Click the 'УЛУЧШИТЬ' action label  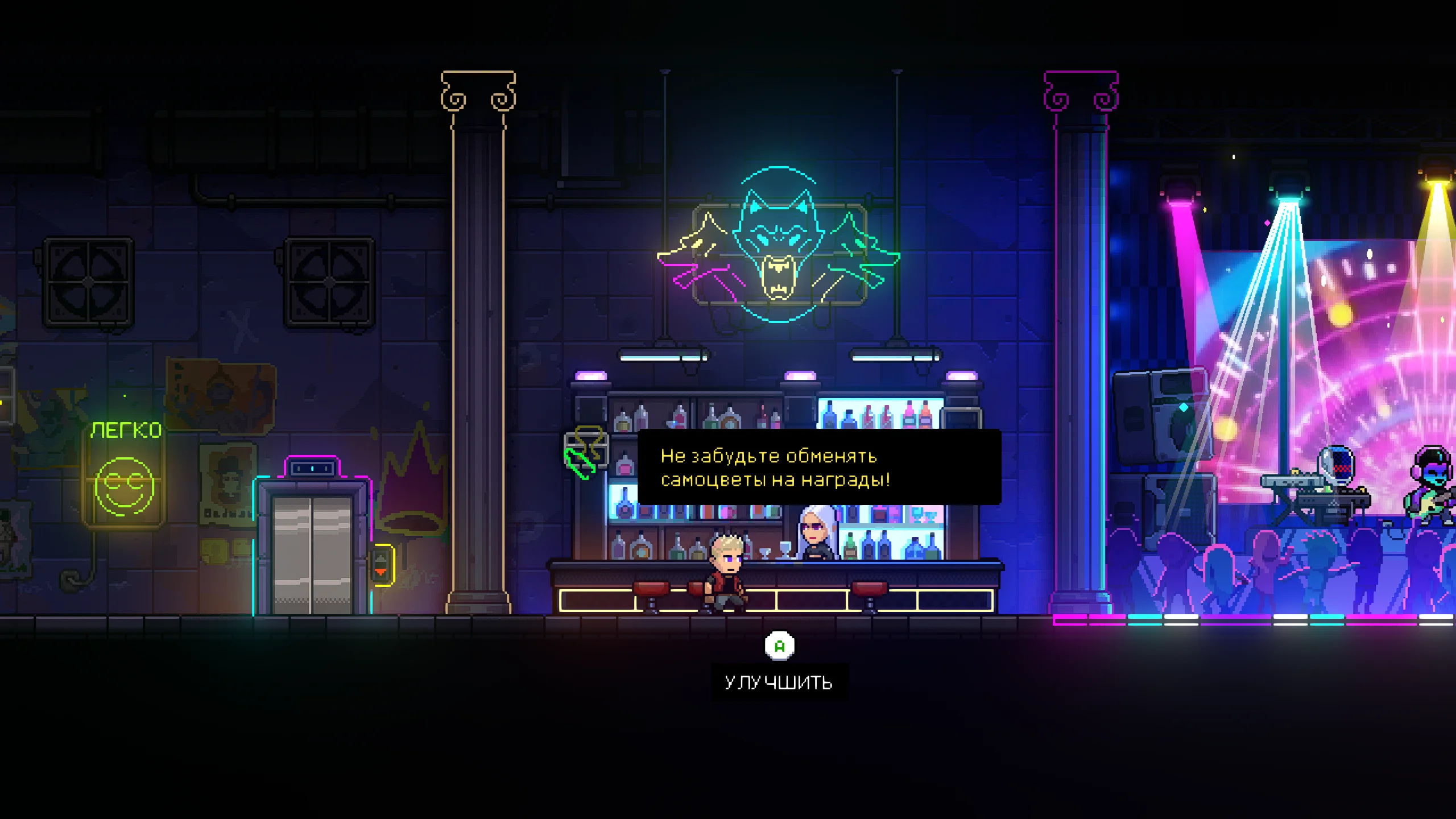point(780,680)
